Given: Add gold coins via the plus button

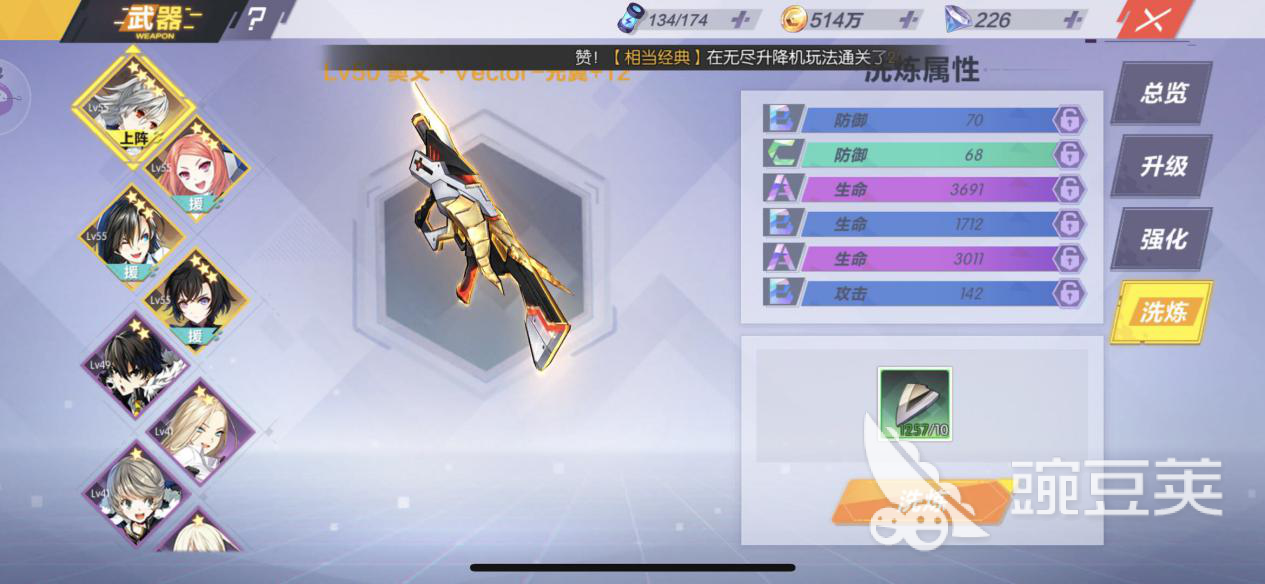Looking at the screenshot, I should (x=908, y=20).
